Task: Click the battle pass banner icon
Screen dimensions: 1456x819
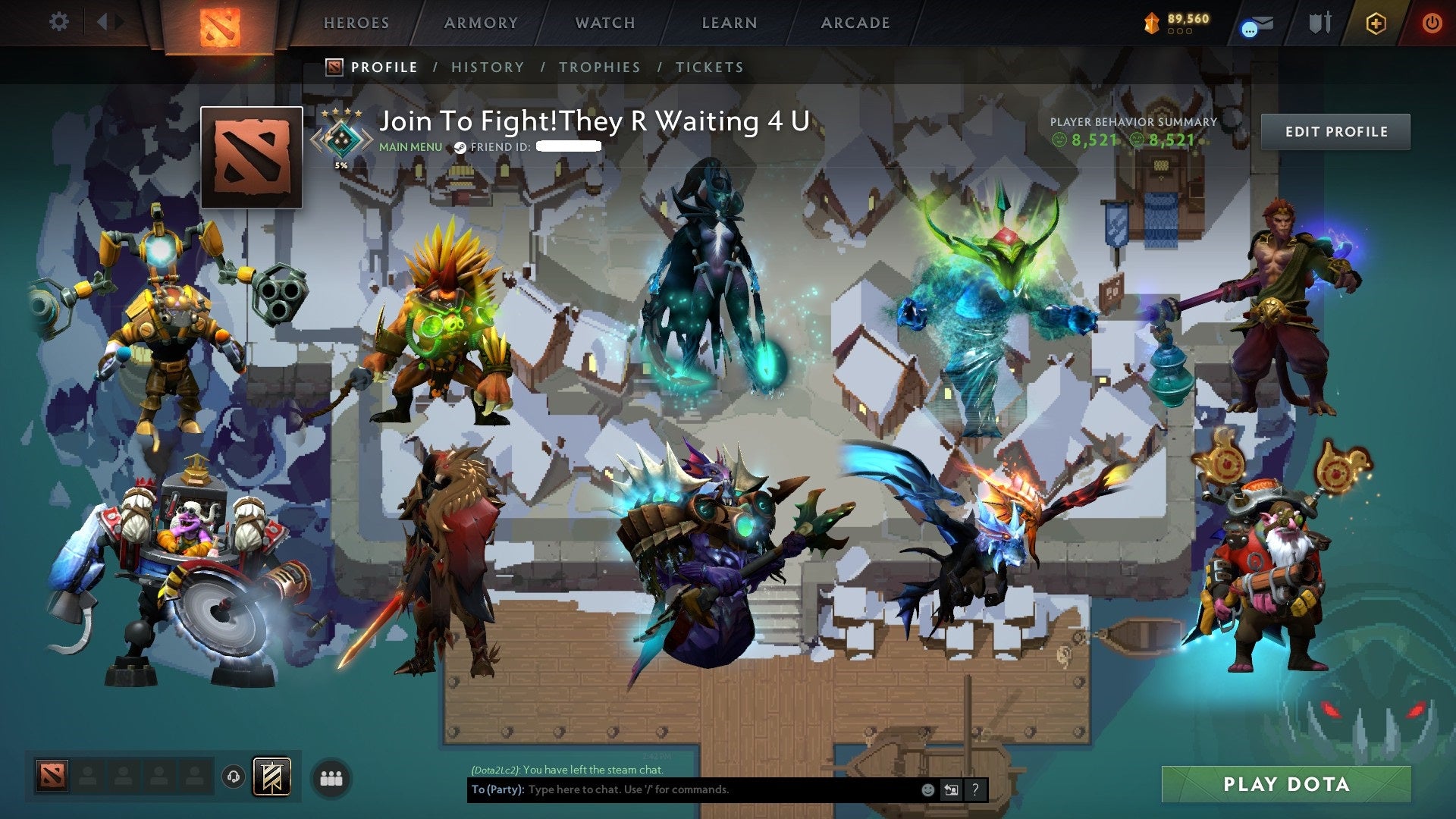Action: [273, 775]
